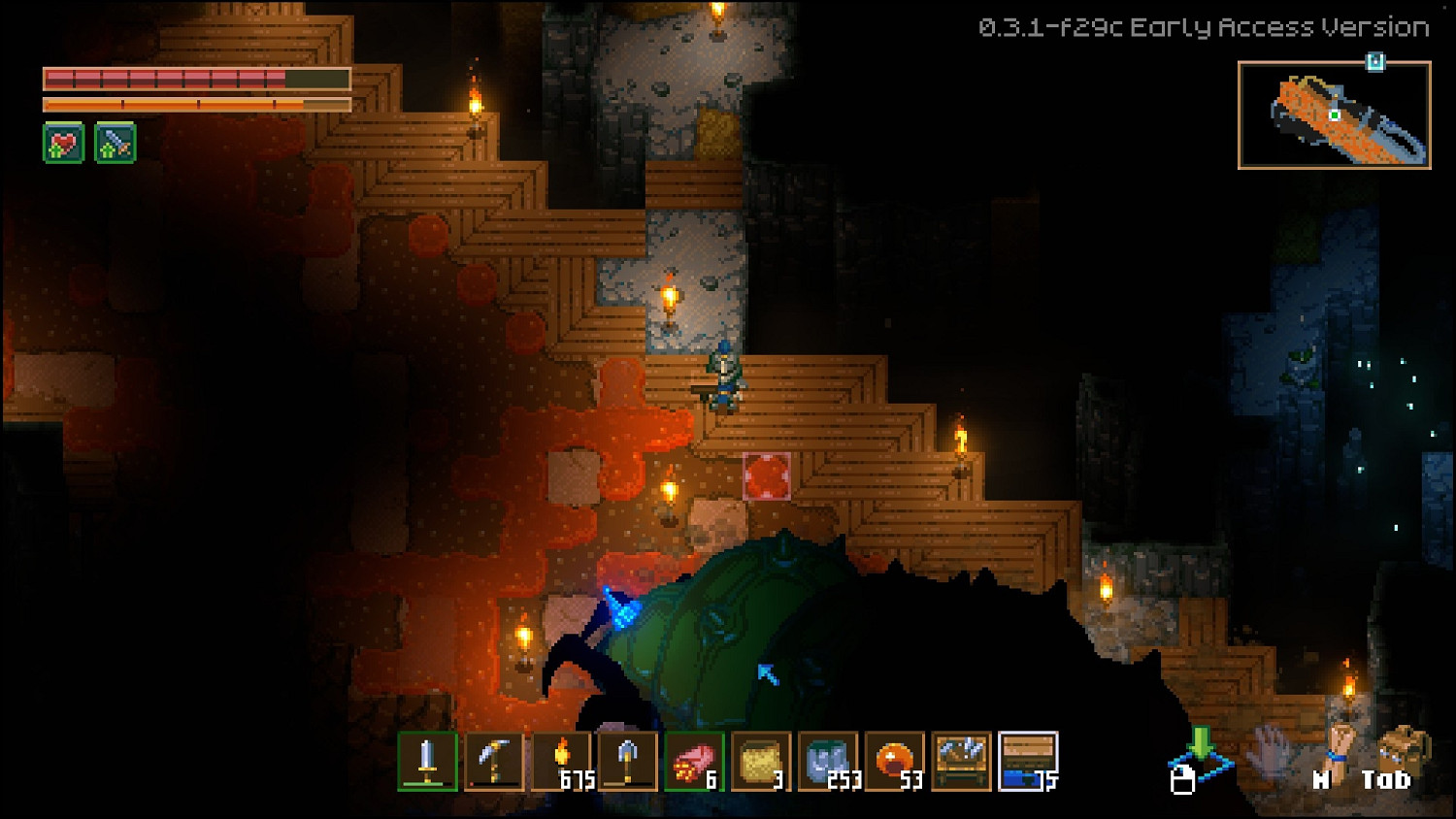
Task: Select the pickaxe hotbar slot
Action: point(494,762)
